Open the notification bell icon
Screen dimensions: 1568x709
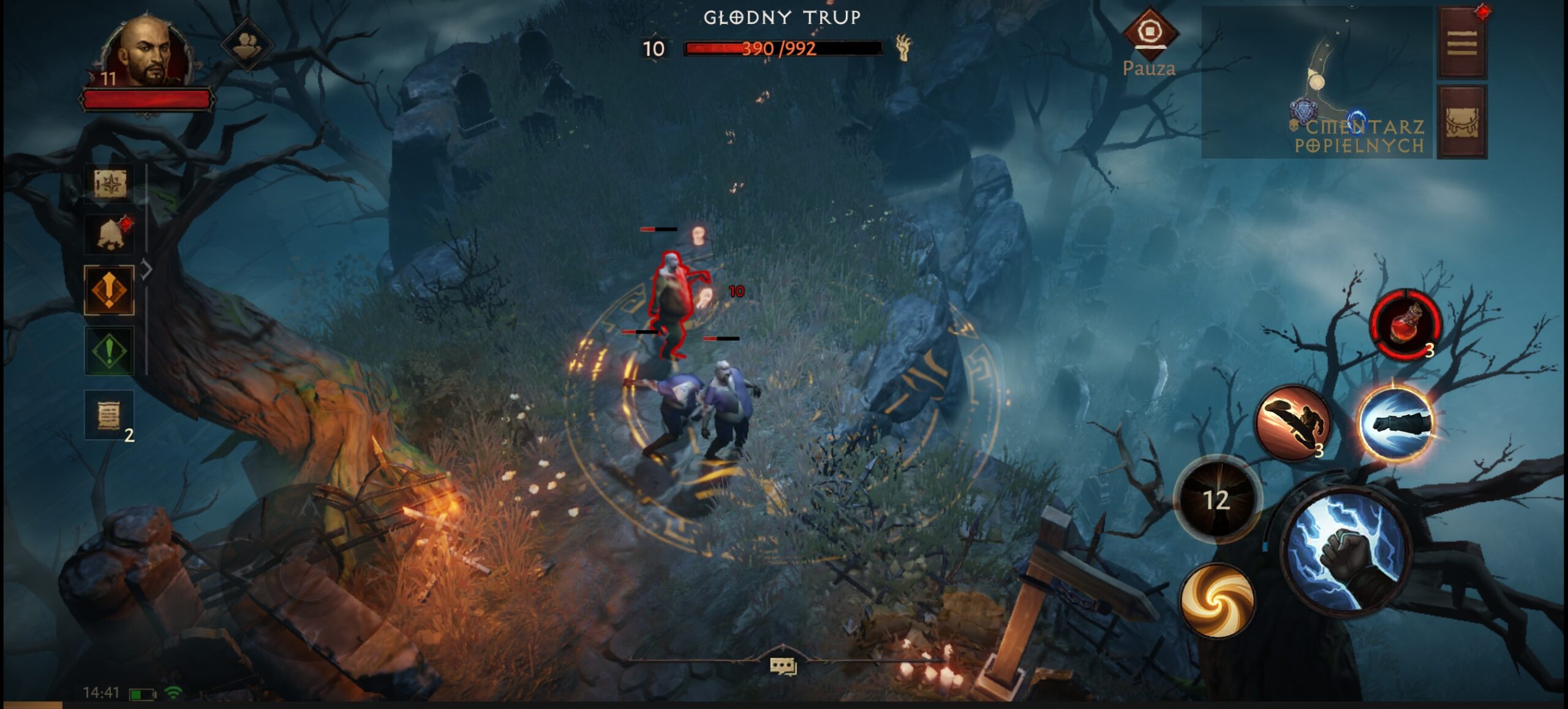pos(110,235)
